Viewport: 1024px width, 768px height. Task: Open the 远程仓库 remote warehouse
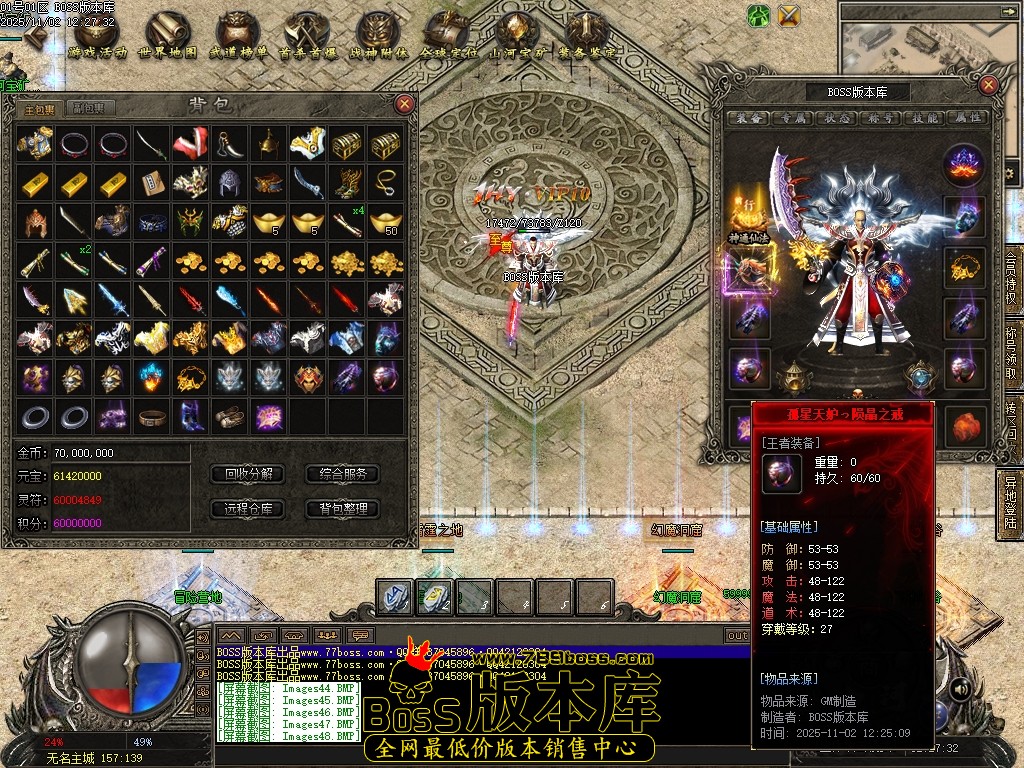pos(248,508)
